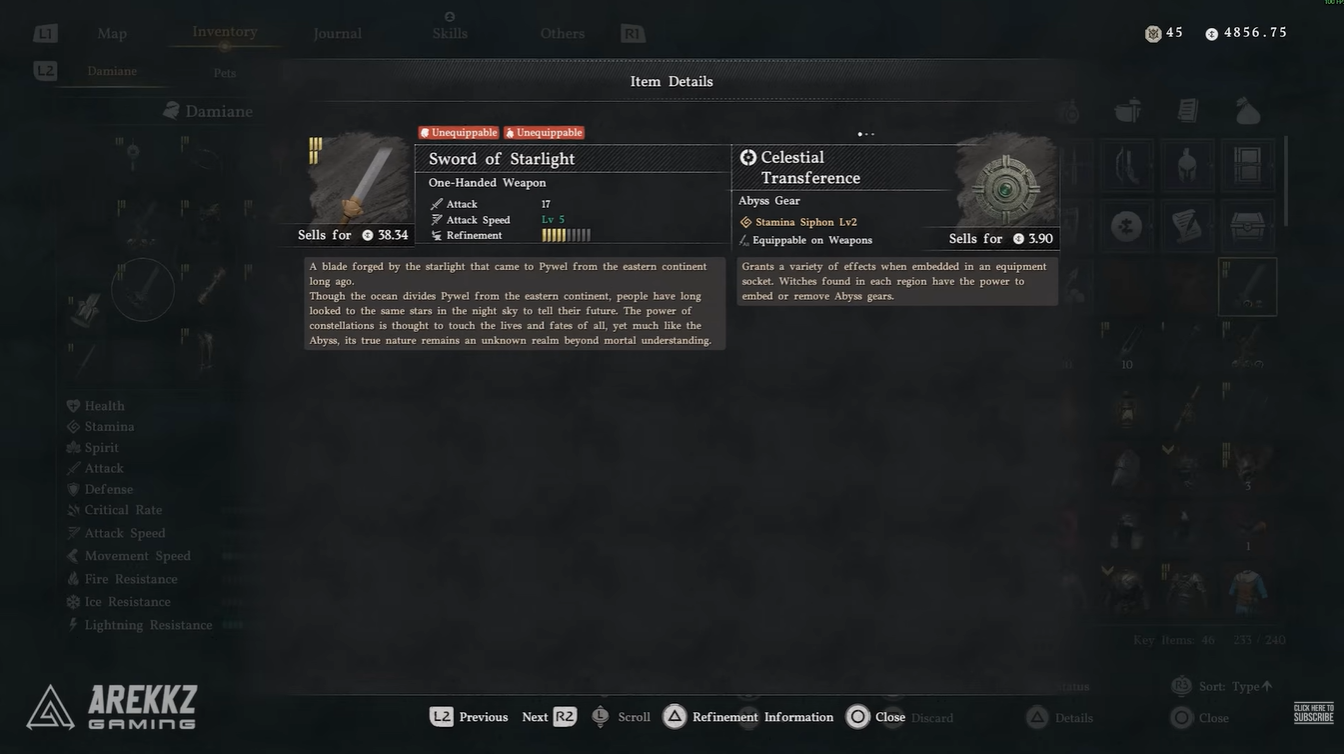Select the journal notes icon near the top right
This screenshot has width=1344, height=754.
pyautogui.click(x=1187, y=112)
